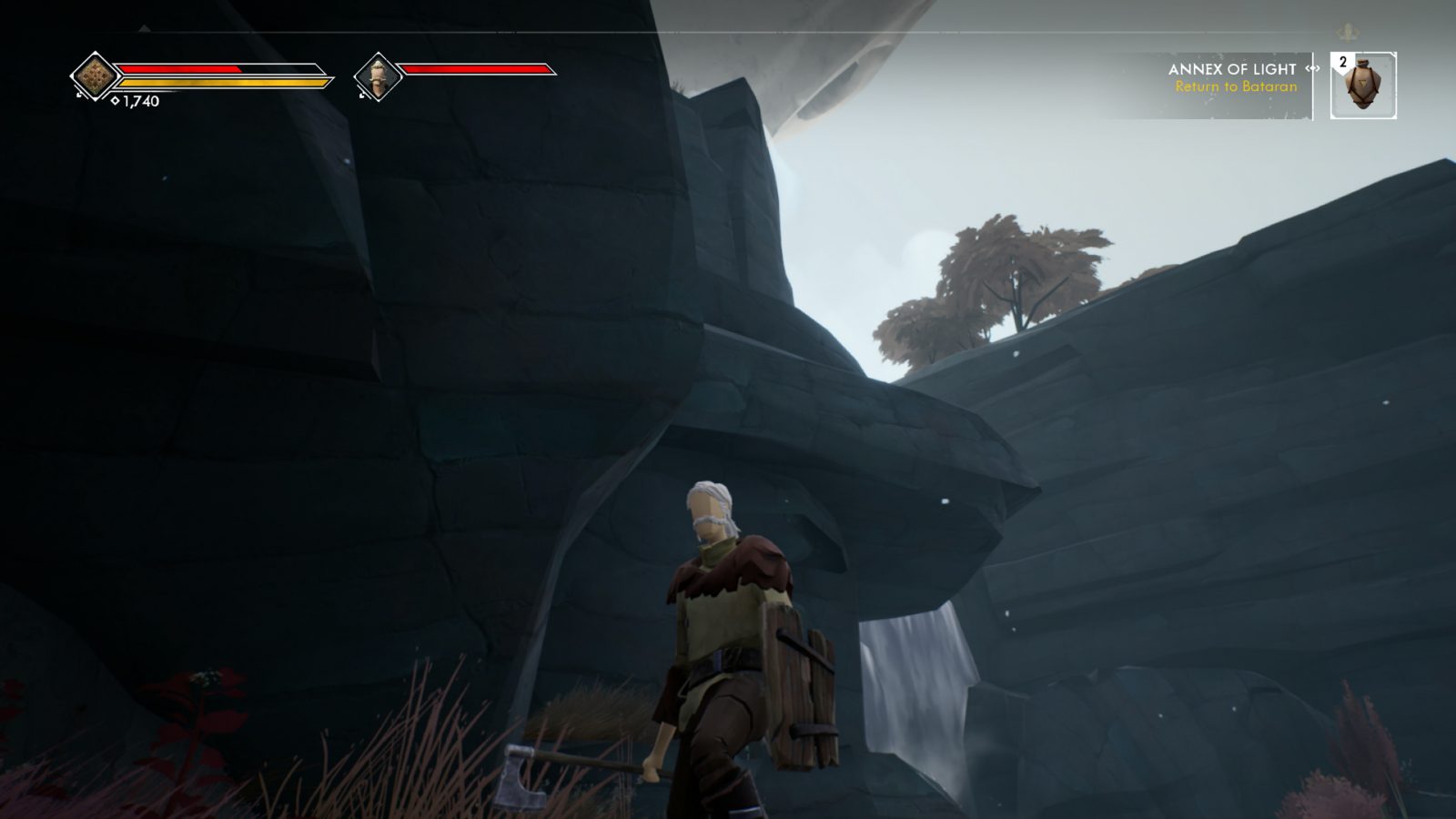Select the 'Annex of Light' quest title
The image size is (1456, 819).
[1231, 67]
